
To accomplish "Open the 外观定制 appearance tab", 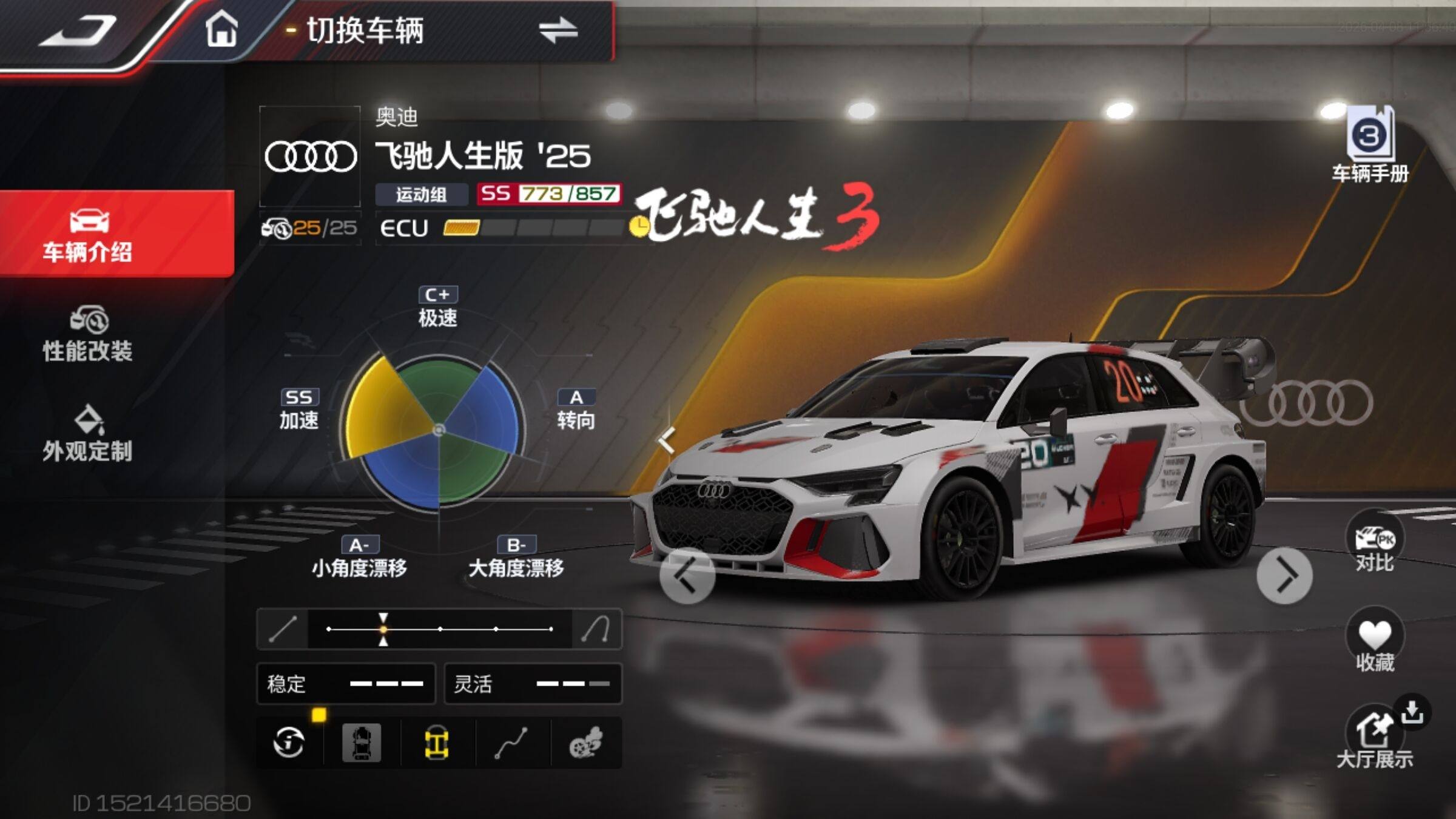I will point(89,434).
